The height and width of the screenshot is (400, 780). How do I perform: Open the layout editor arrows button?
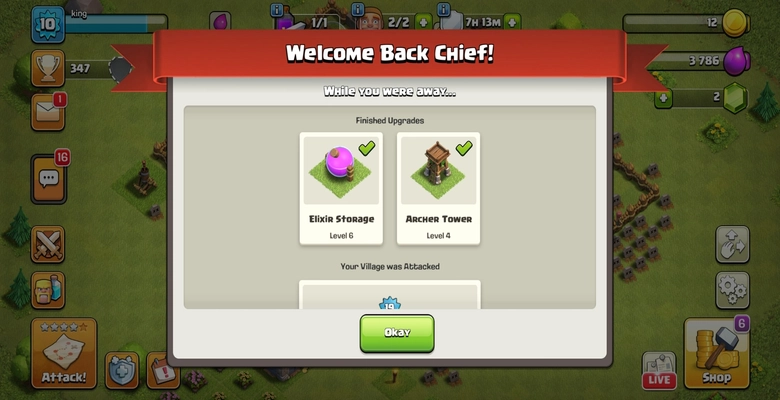732,244
